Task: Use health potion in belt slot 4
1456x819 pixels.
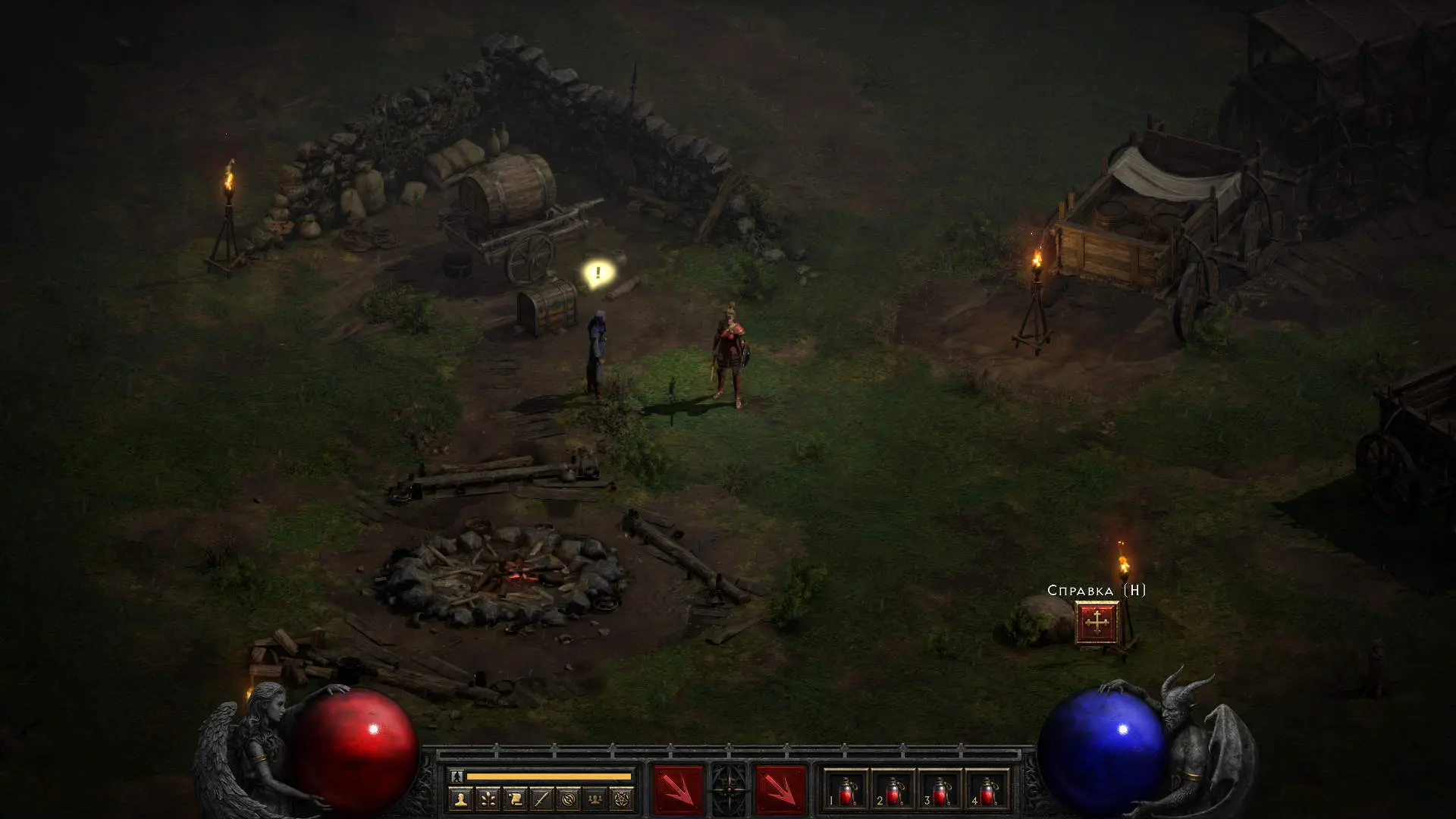Action: [x=987, y=790]
